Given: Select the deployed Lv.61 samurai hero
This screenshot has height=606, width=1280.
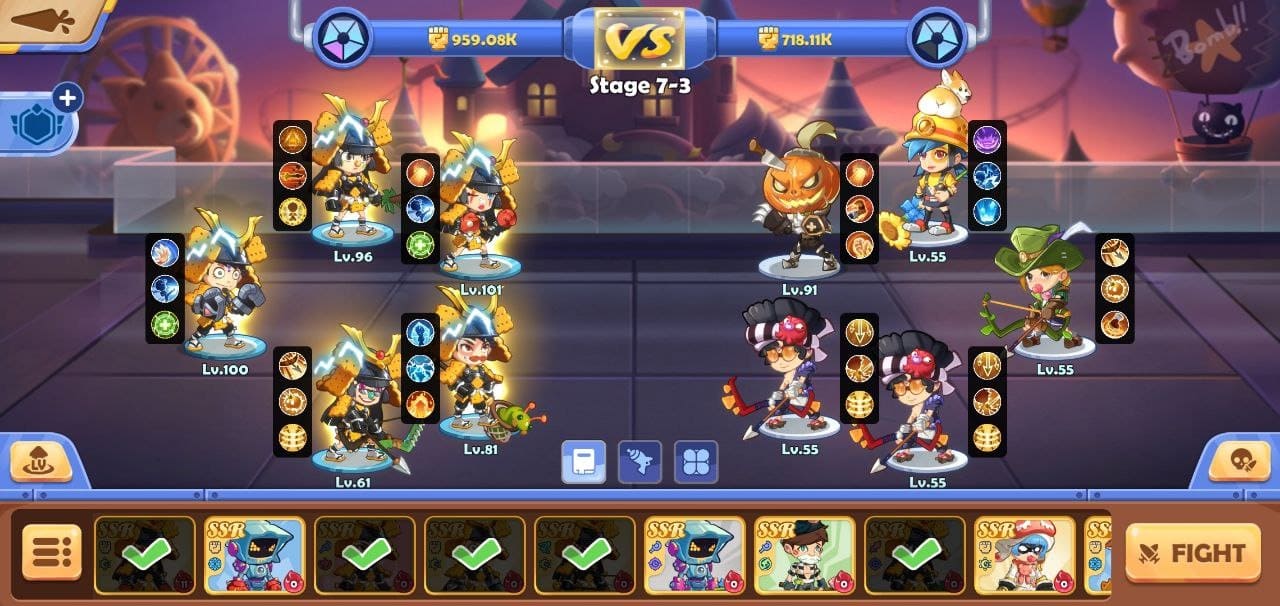Looking at the screenshot, I should 355,400.
